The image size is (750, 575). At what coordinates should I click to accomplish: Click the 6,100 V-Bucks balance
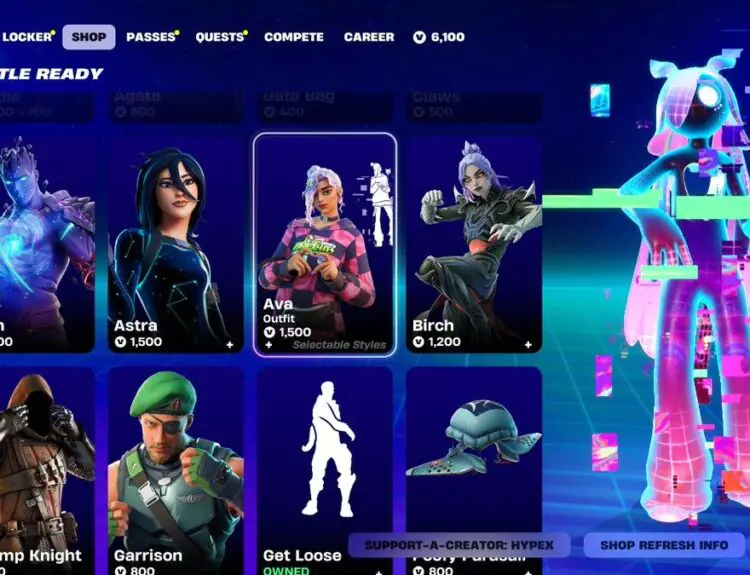coord(439,37)
